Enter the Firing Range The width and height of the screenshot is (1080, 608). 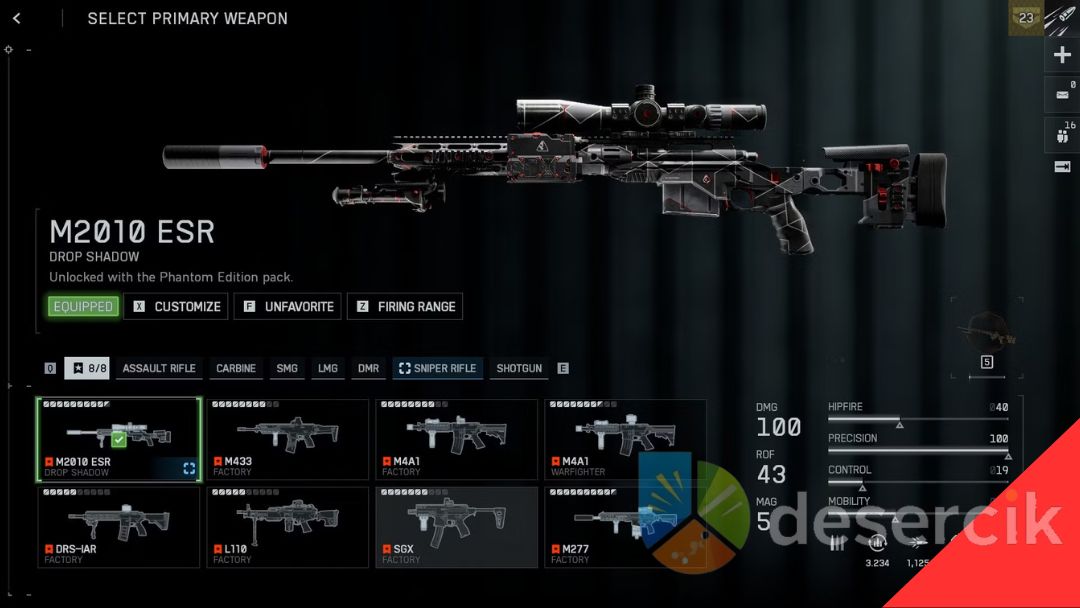tap(405, 307)
